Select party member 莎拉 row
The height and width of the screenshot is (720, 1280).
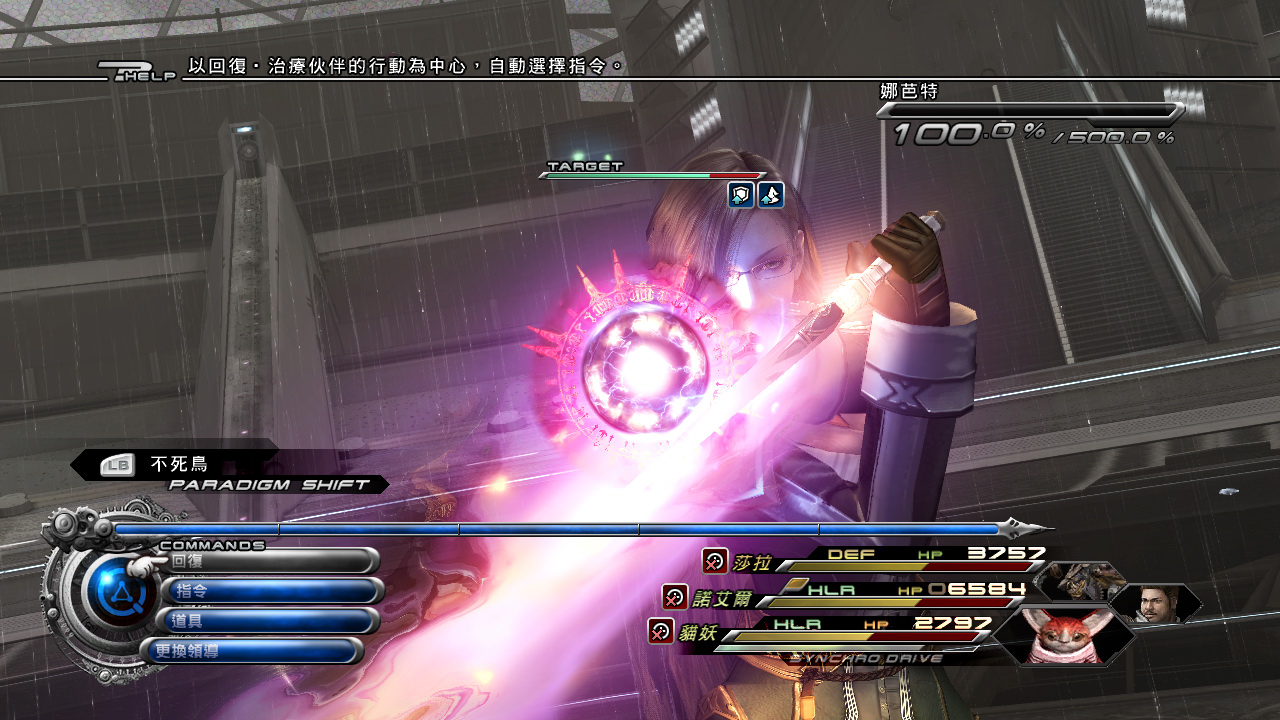[880, 560]
